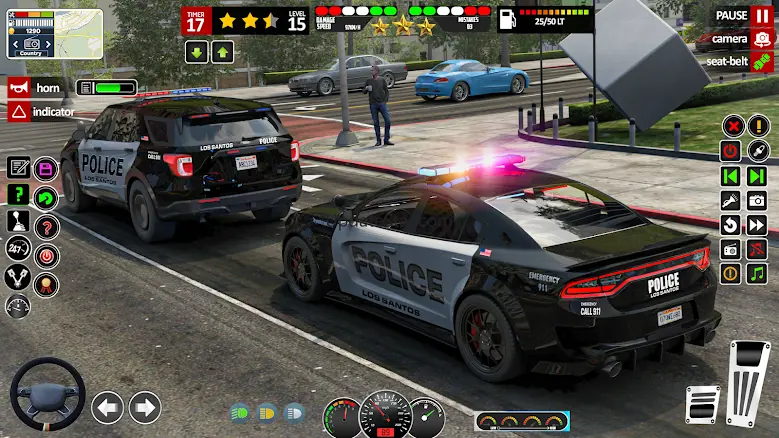
Task: Open the gear shift control
Action: point(18,221)
